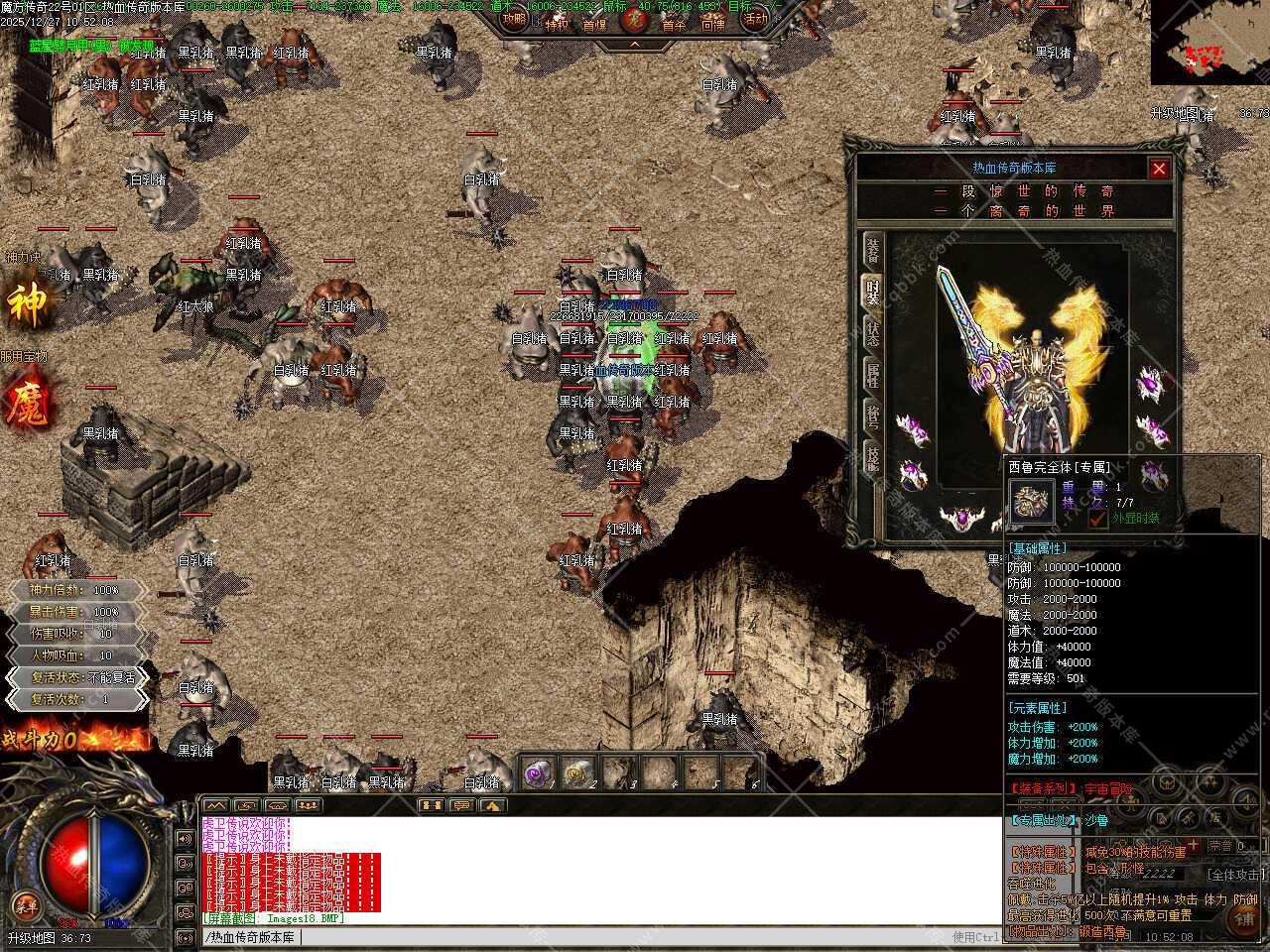This screenshot has width=1270, height=952.
Task: Use the purple scroll in hotbar slot 1
Action: coord(537,773)
